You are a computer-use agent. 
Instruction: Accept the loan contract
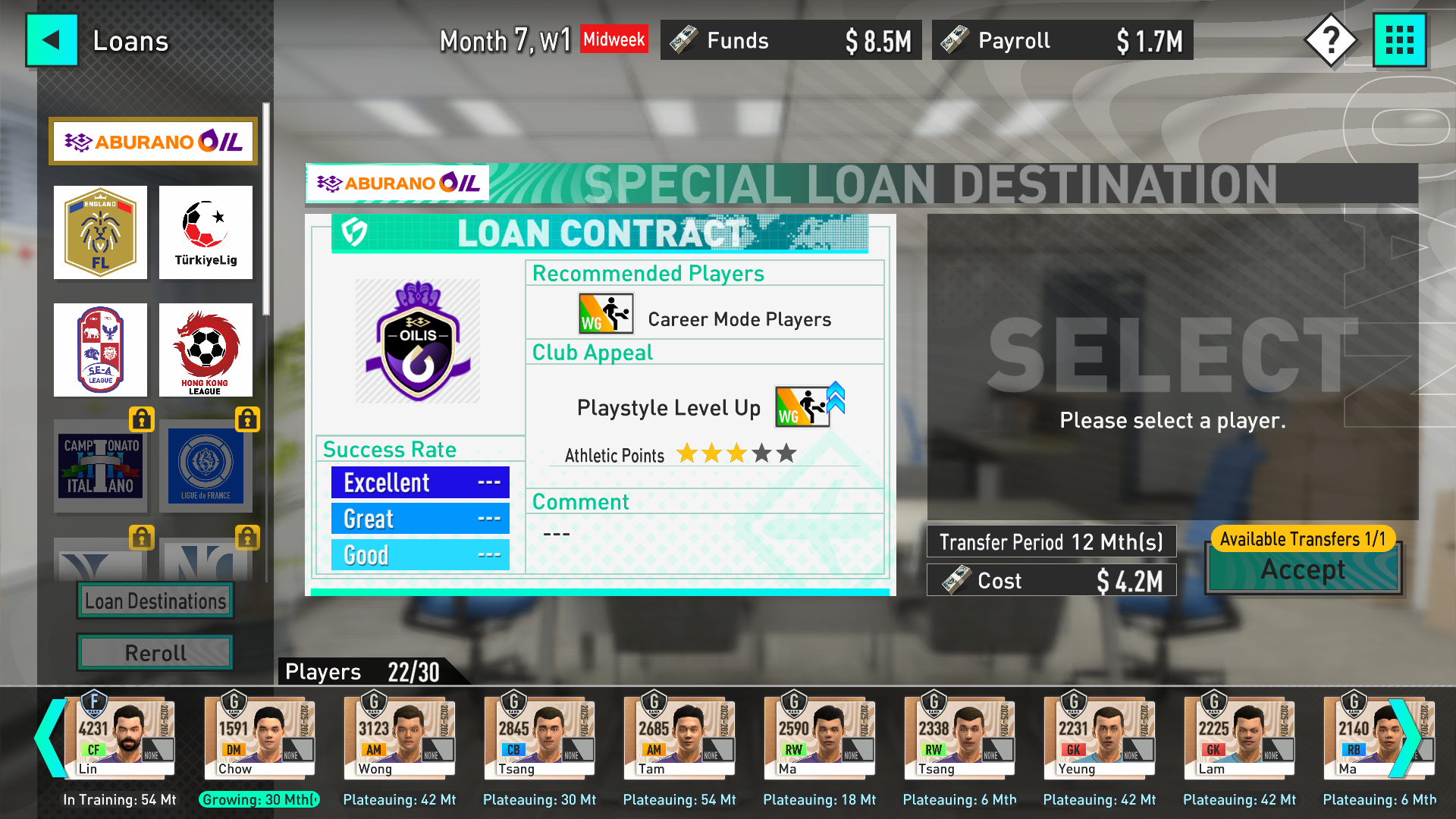tap(1303, 570)
